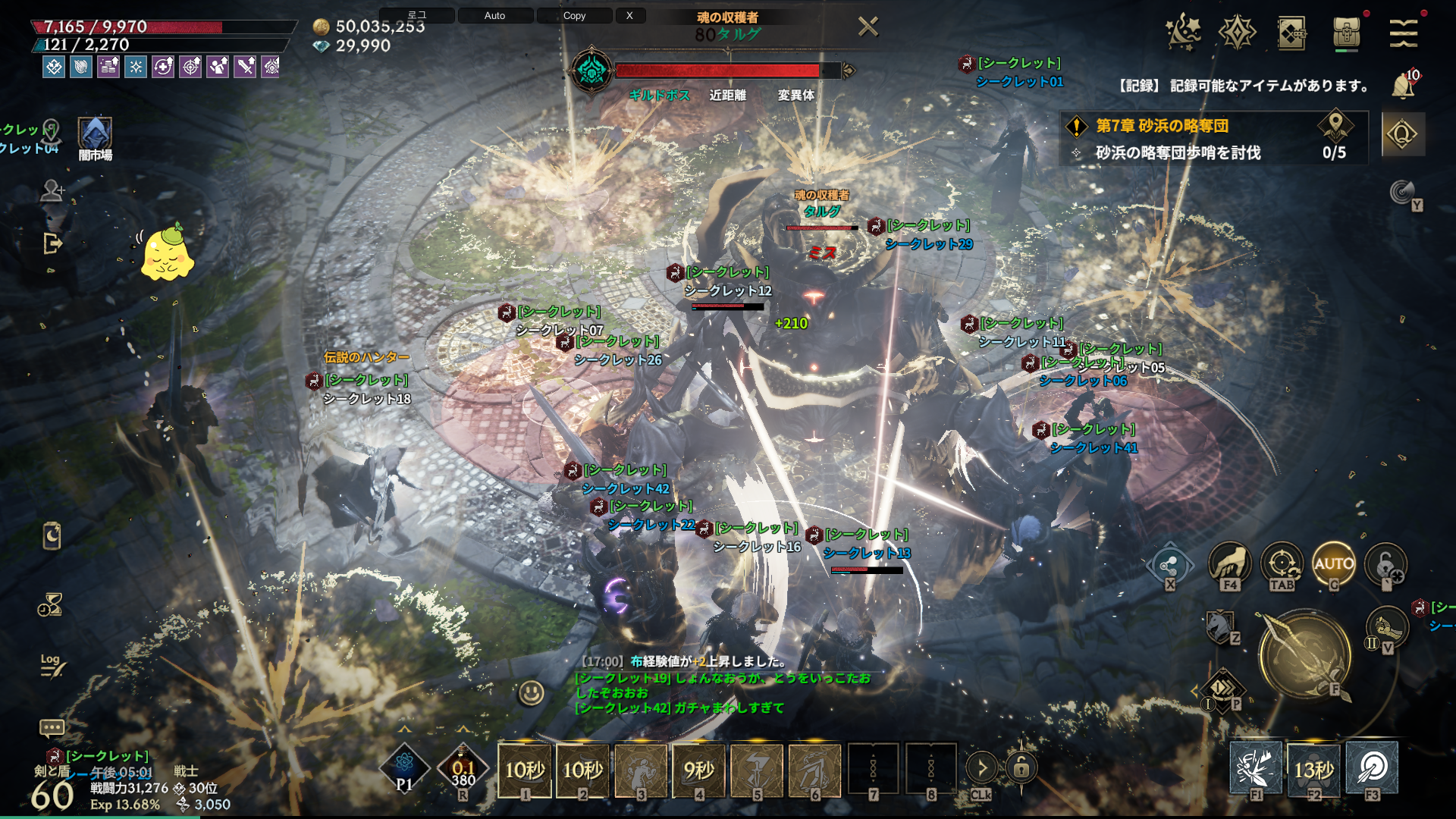The image size is (1456, 819).
Task: Open the notification bell with 10 alerts
Action: click(x=1403, y=86)
